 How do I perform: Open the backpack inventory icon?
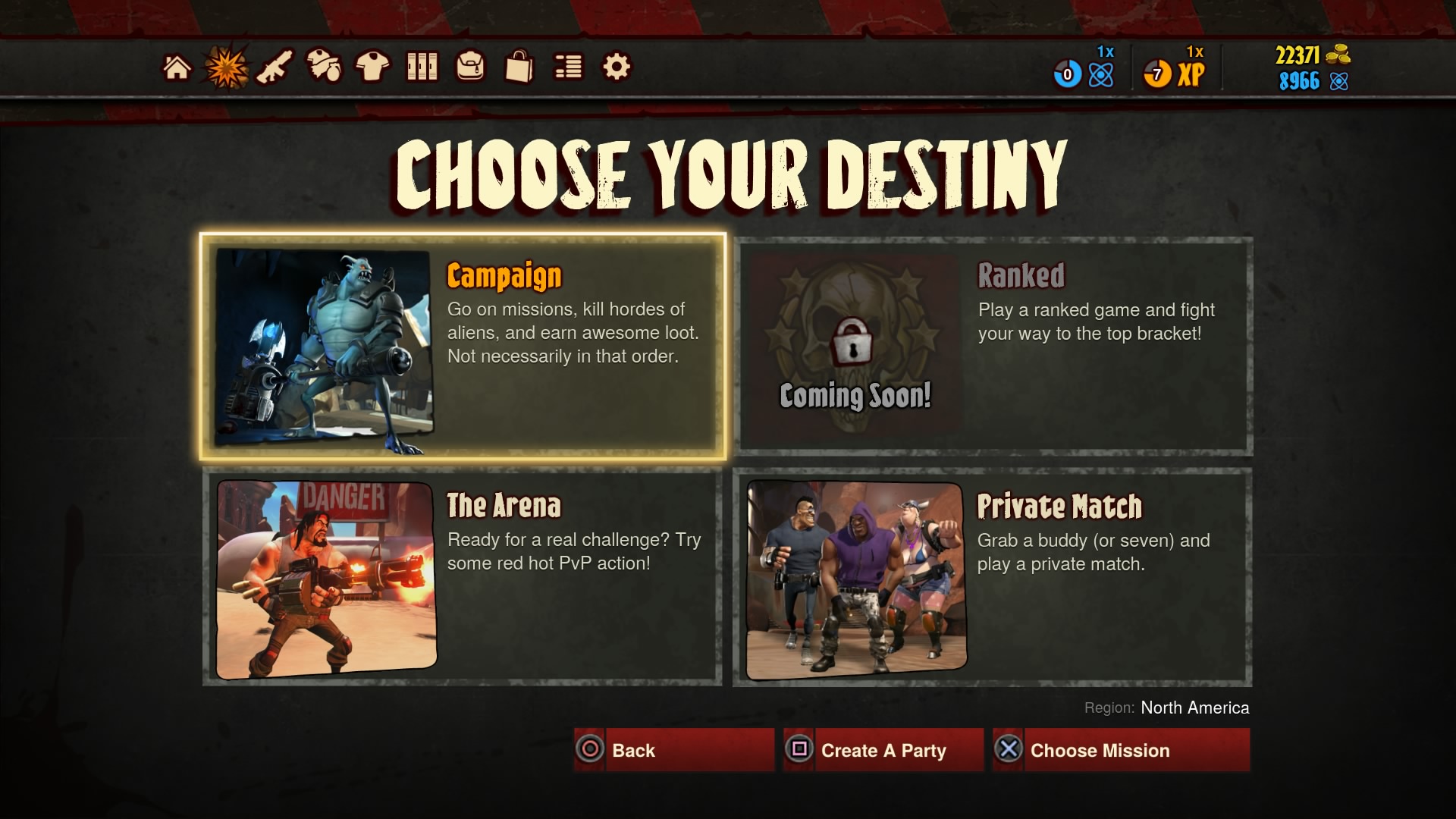470,67
